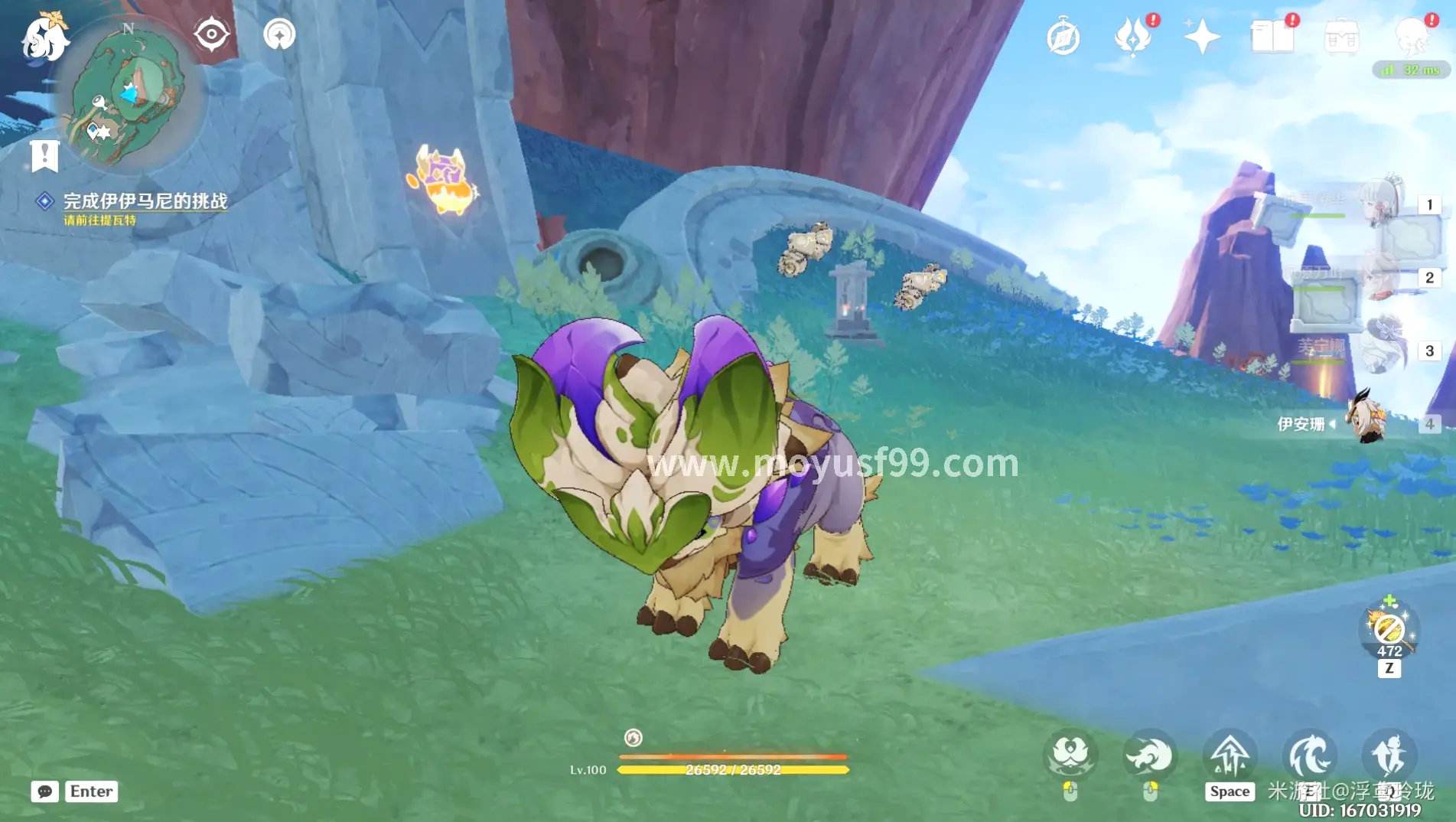1456x822 pixels.
Task: Open the quest book with notification badge
Action: click(1272, 34)
